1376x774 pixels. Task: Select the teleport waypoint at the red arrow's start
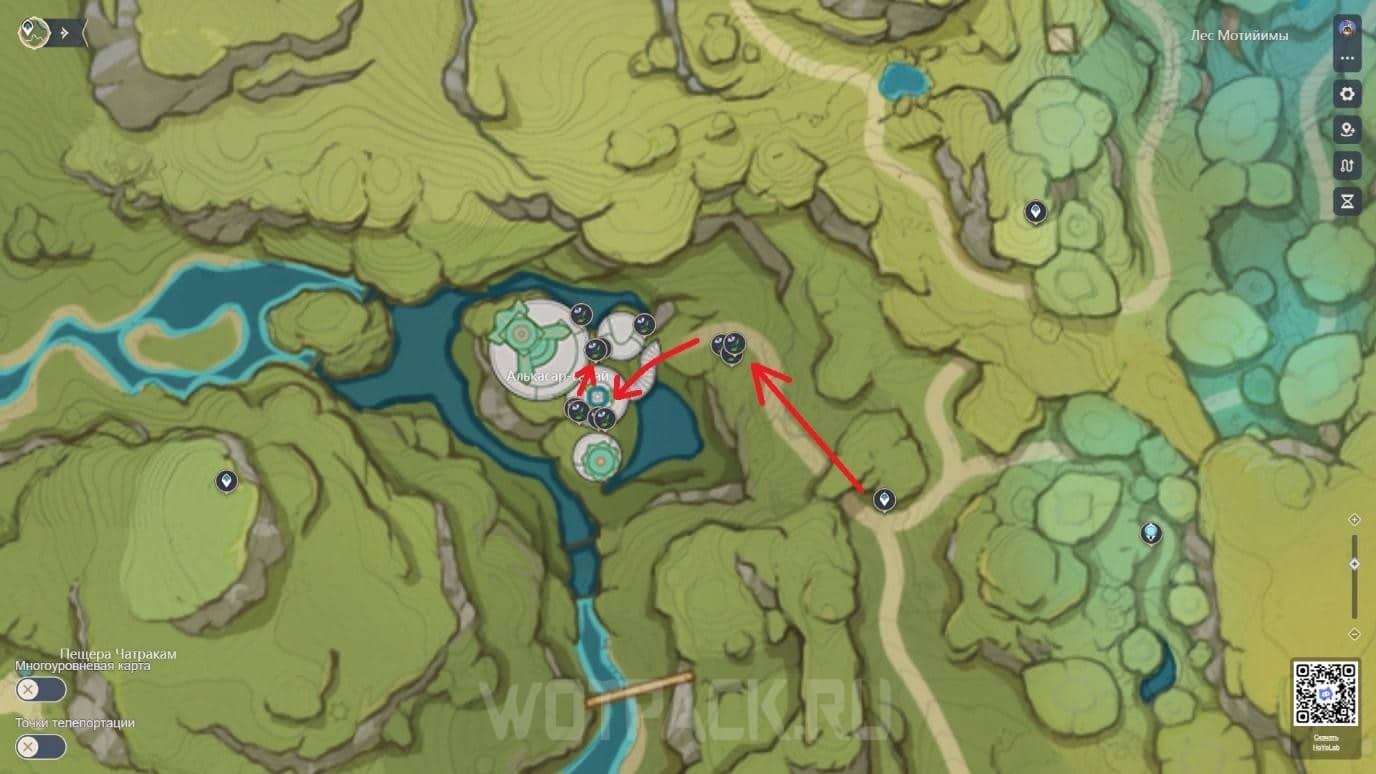click(884, 499)
